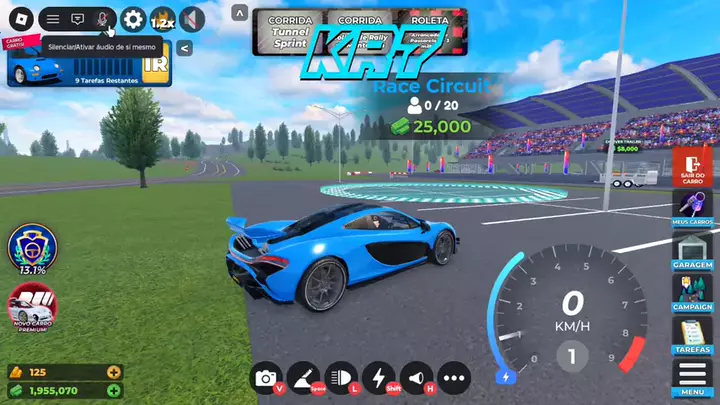
Task: Toggle the car headlights
Action: 342,377
